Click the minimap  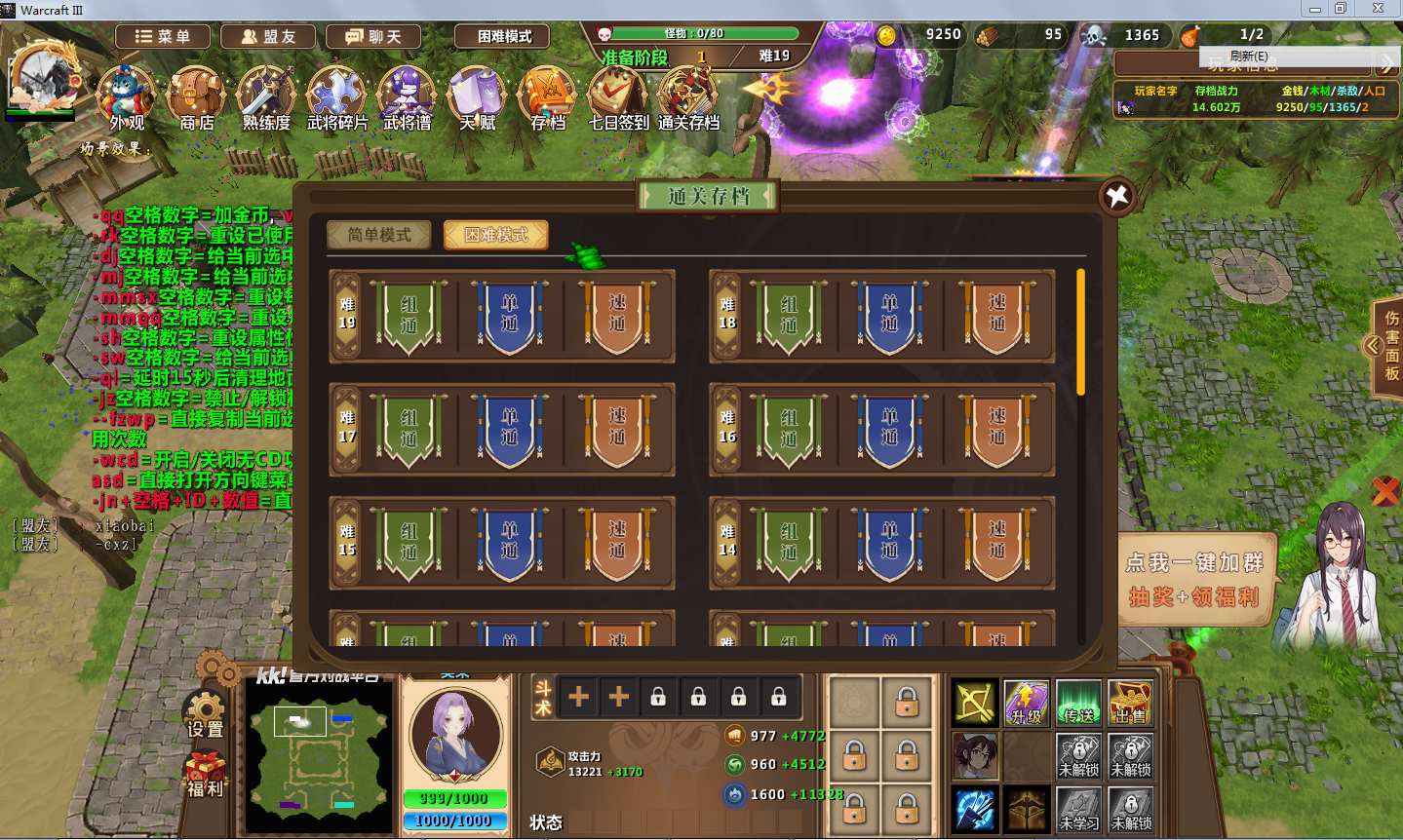pyautogui.click(x=318, y=756)
